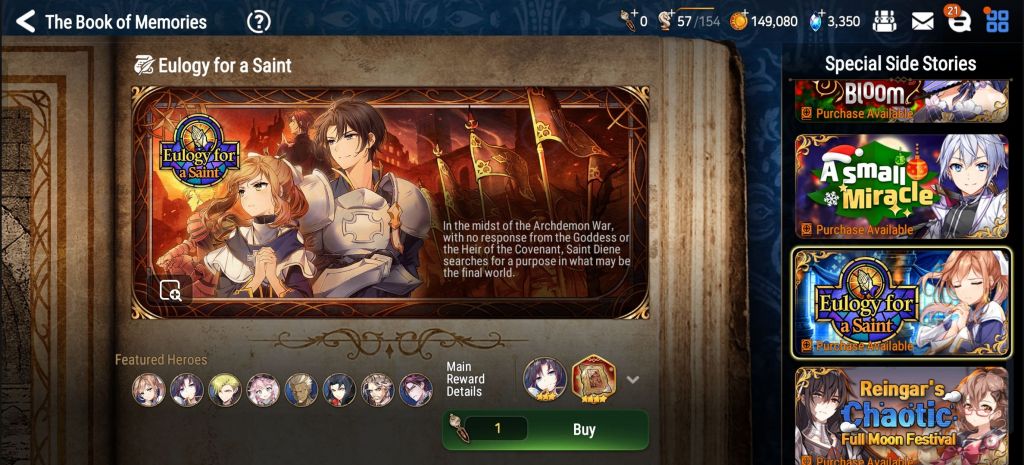
Task: Select Reingar's Chaotic Full Moon Festival story
Action: coord(901,414)
